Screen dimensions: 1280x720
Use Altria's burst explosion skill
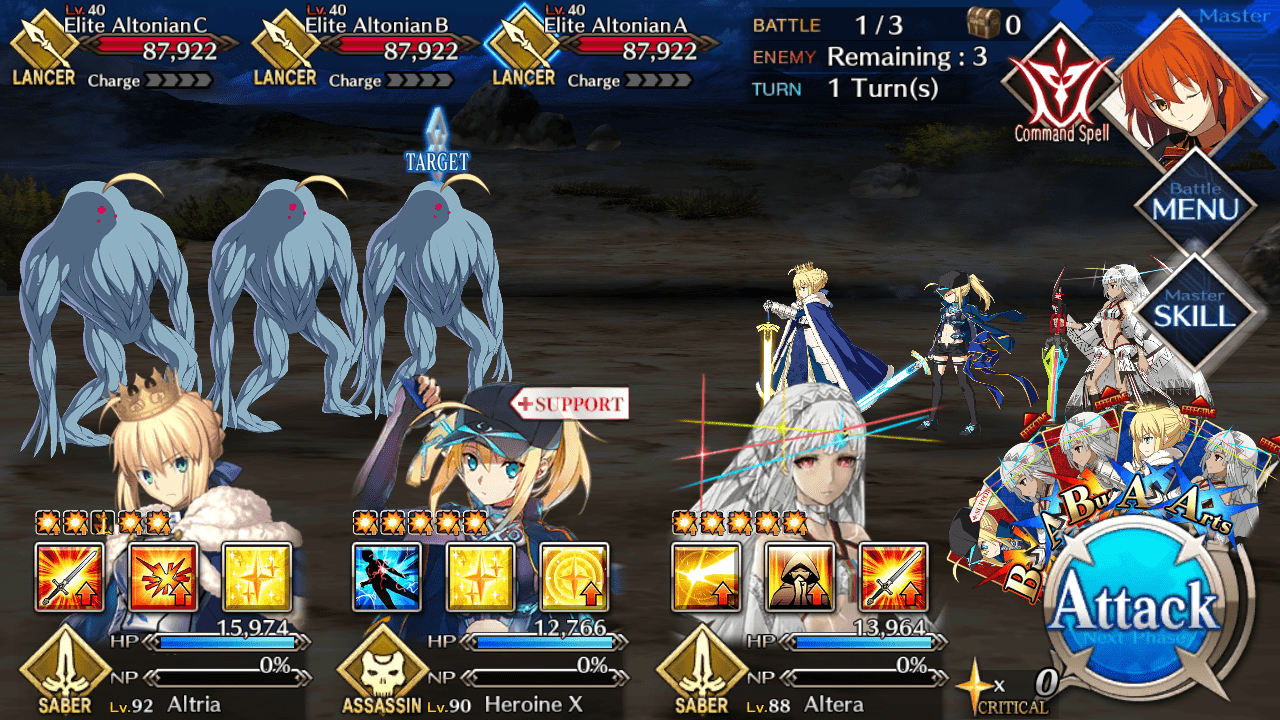click(163, 577)
